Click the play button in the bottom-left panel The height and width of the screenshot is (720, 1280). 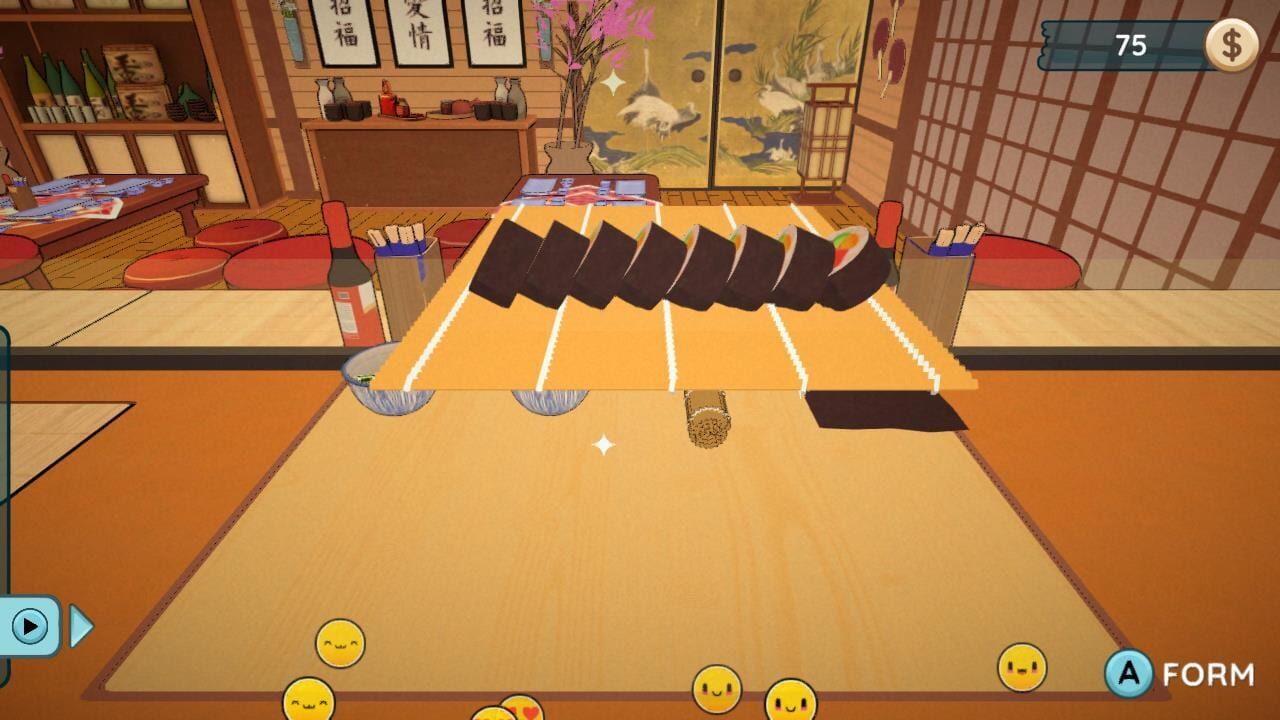pos(32,623)
